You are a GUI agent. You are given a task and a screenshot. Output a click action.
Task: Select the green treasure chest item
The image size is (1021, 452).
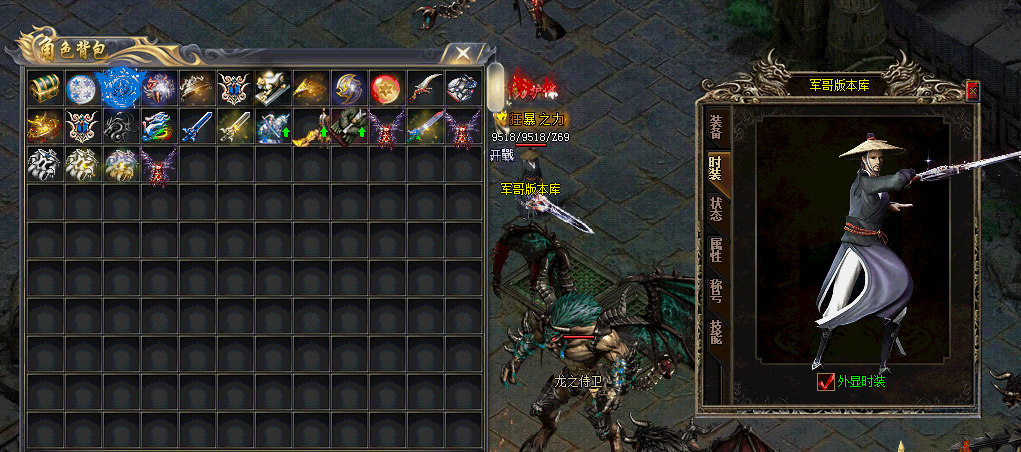click(43, 88)
